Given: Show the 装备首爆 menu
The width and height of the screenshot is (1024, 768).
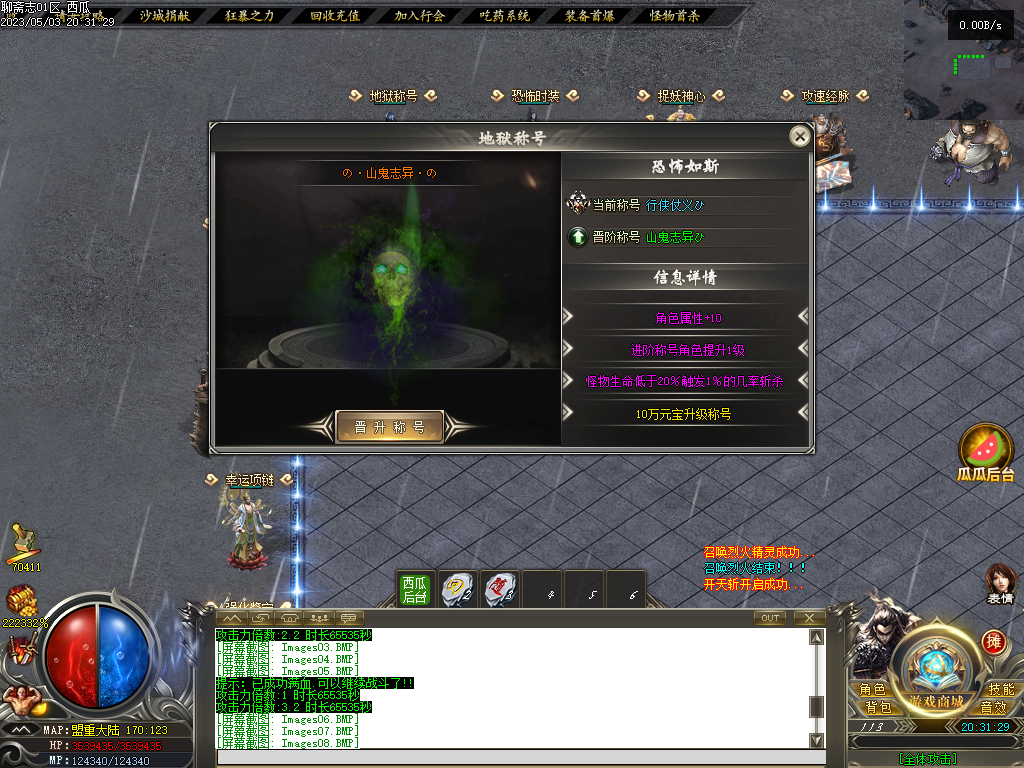Looking at the screenshot, I should pyautogui.click(x=589, y=16).
